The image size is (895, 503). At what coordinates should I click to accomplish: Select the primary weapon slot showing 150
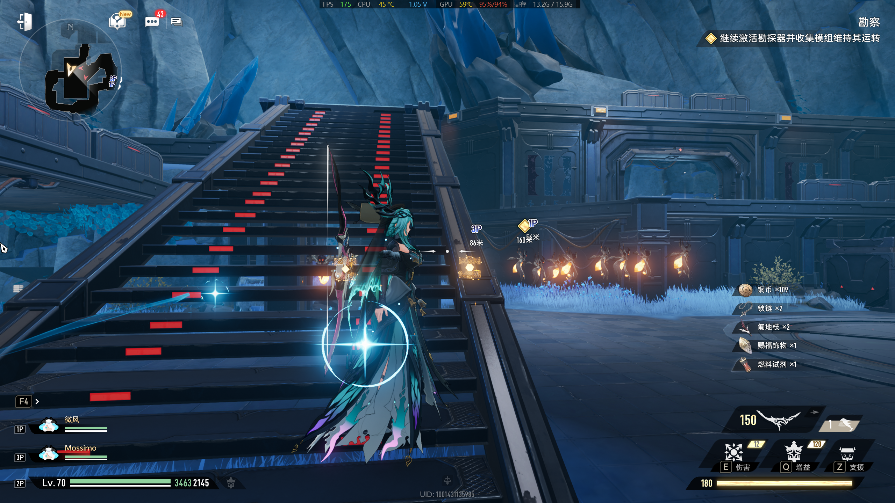(776, 420)
